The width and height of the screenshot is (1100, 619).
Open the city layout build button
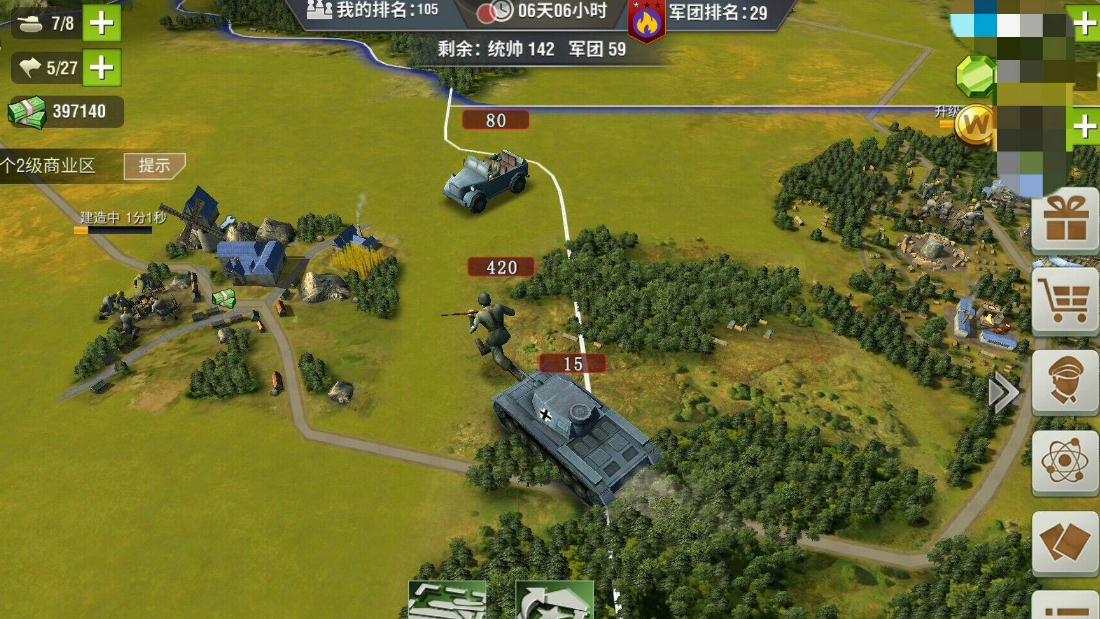pos(447,600)
